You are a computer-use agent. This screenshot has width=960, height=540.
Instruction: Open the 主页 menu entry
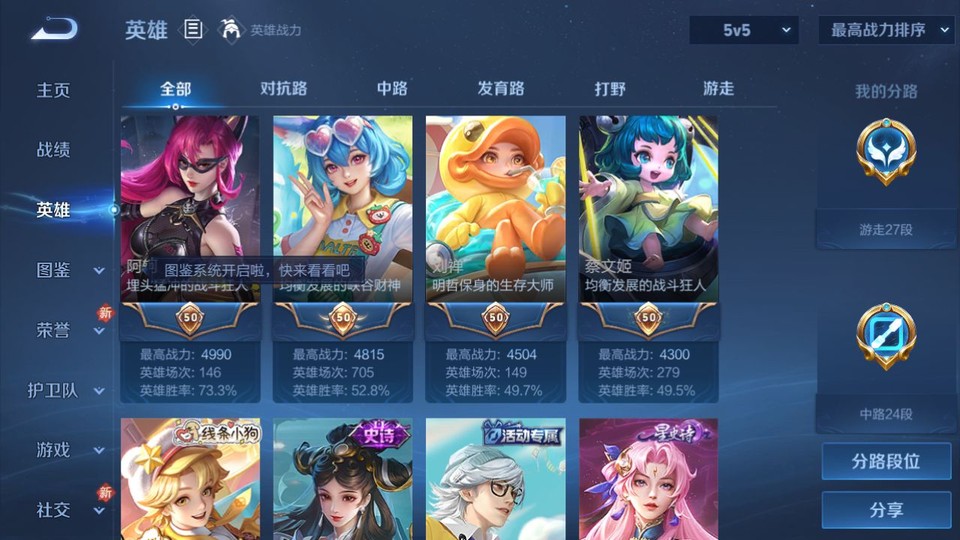click(x=54, y=90)
